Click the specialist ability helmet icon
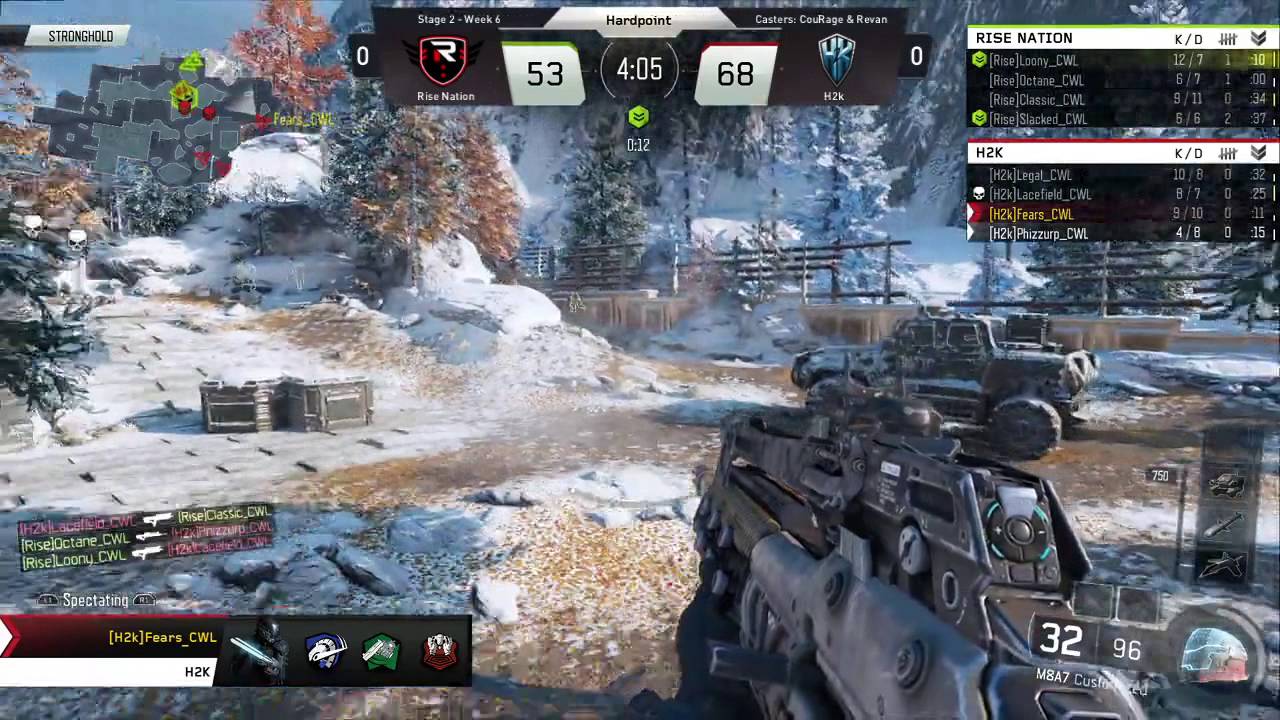1280x720 pixels. pyautogui.click(x=1213, y=652)
